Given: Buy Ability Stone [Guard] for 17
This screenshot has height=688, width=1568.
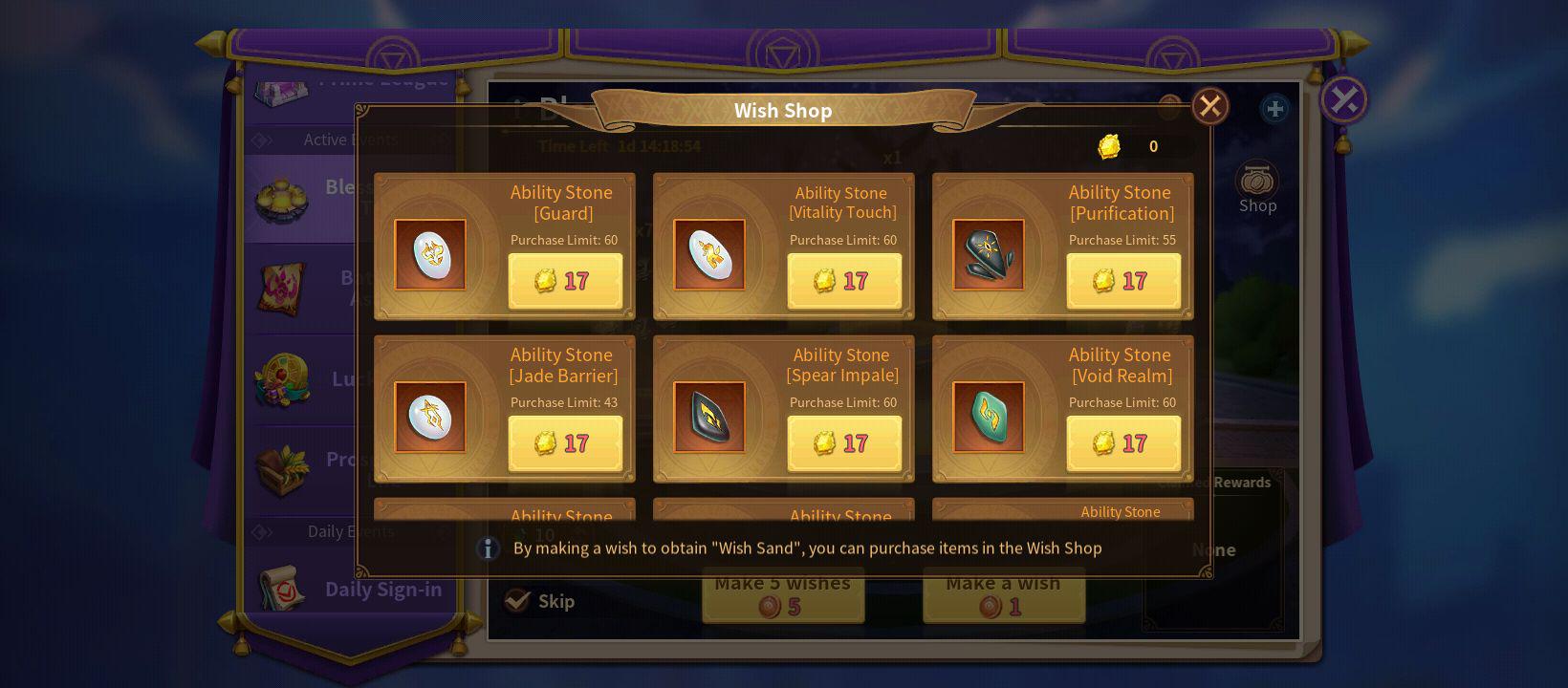Looking at the screenshot, I should point(565,281).
